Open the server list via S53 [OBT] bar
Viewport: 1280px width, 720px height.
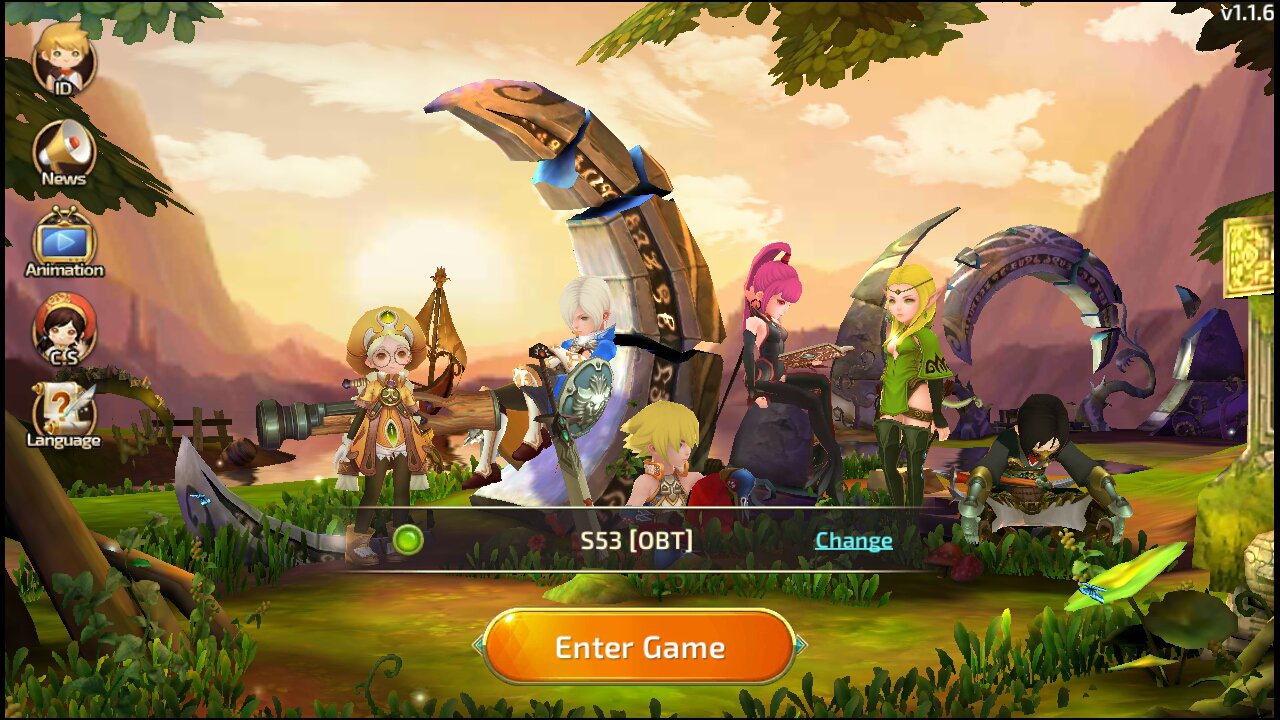click(640, 540)
